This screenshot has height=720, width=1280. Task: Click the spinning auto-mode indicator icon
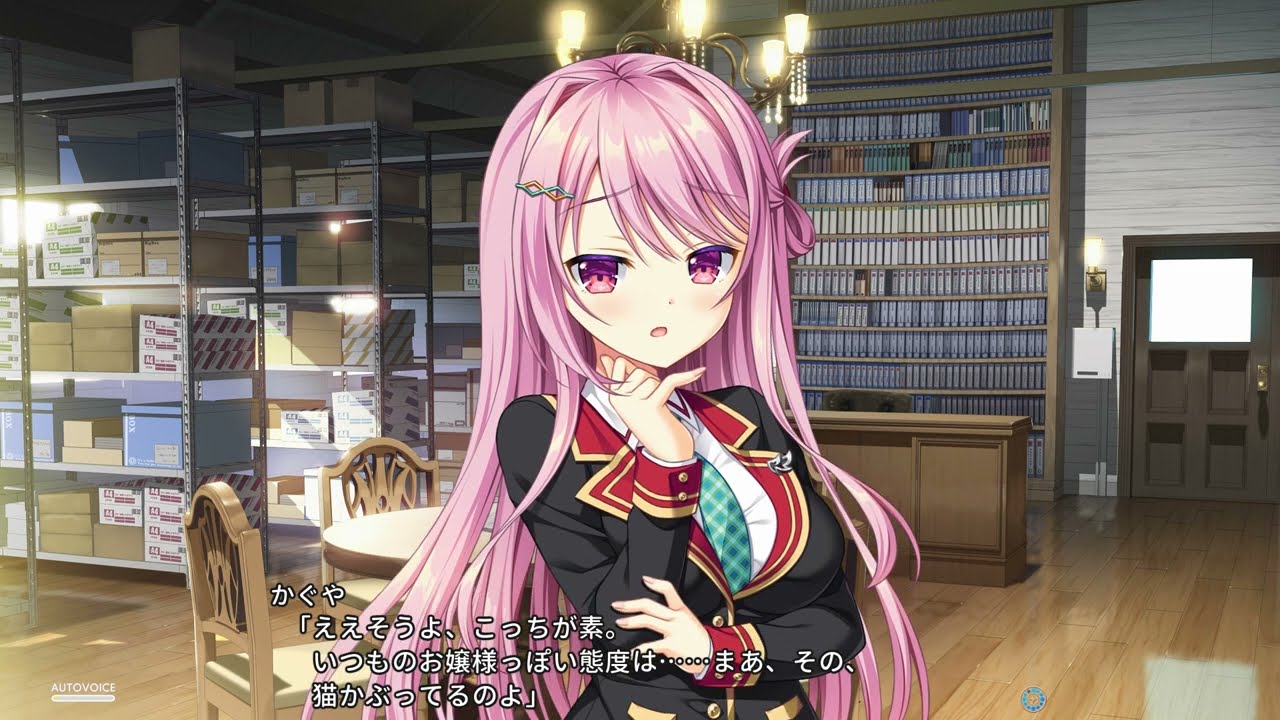tap(1033, 697)
